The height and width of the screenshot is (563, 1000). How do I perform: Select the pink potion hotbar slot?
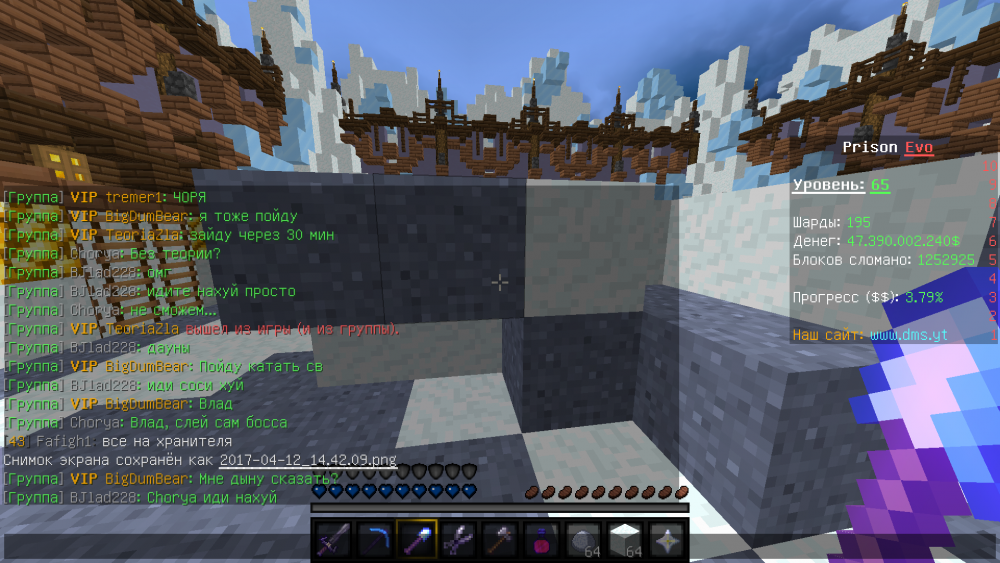[x=542, y=541]
